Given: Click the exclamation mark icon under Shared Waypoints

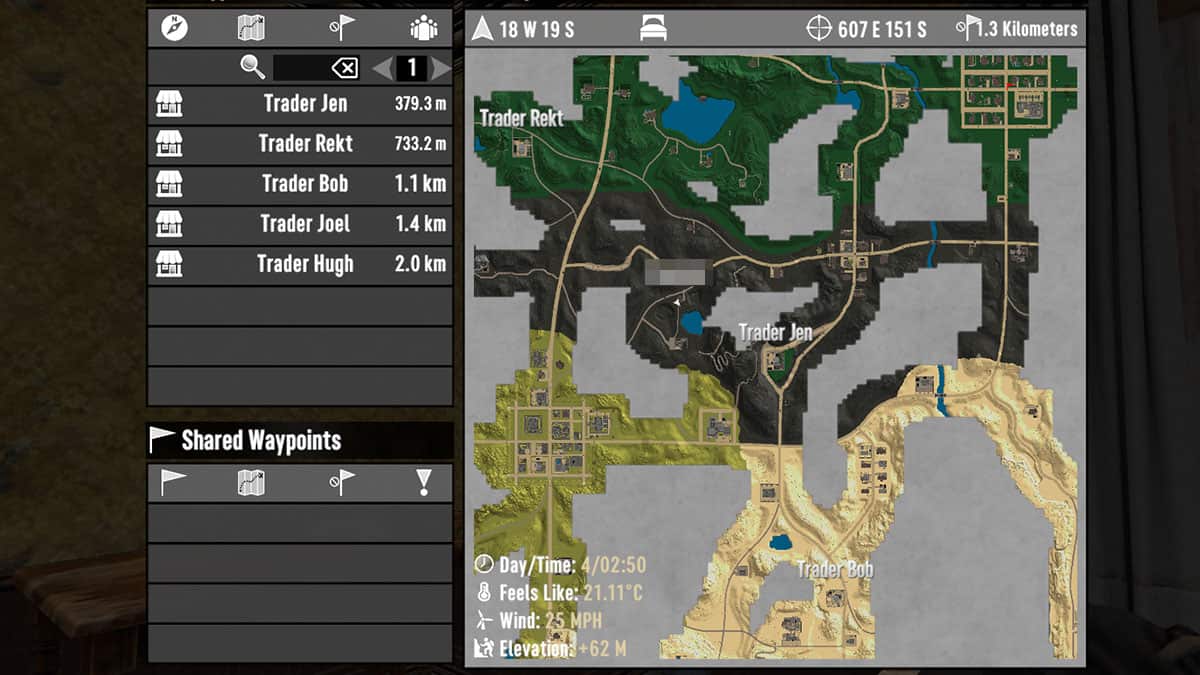Looking at the screenshot, I should 424,483.
